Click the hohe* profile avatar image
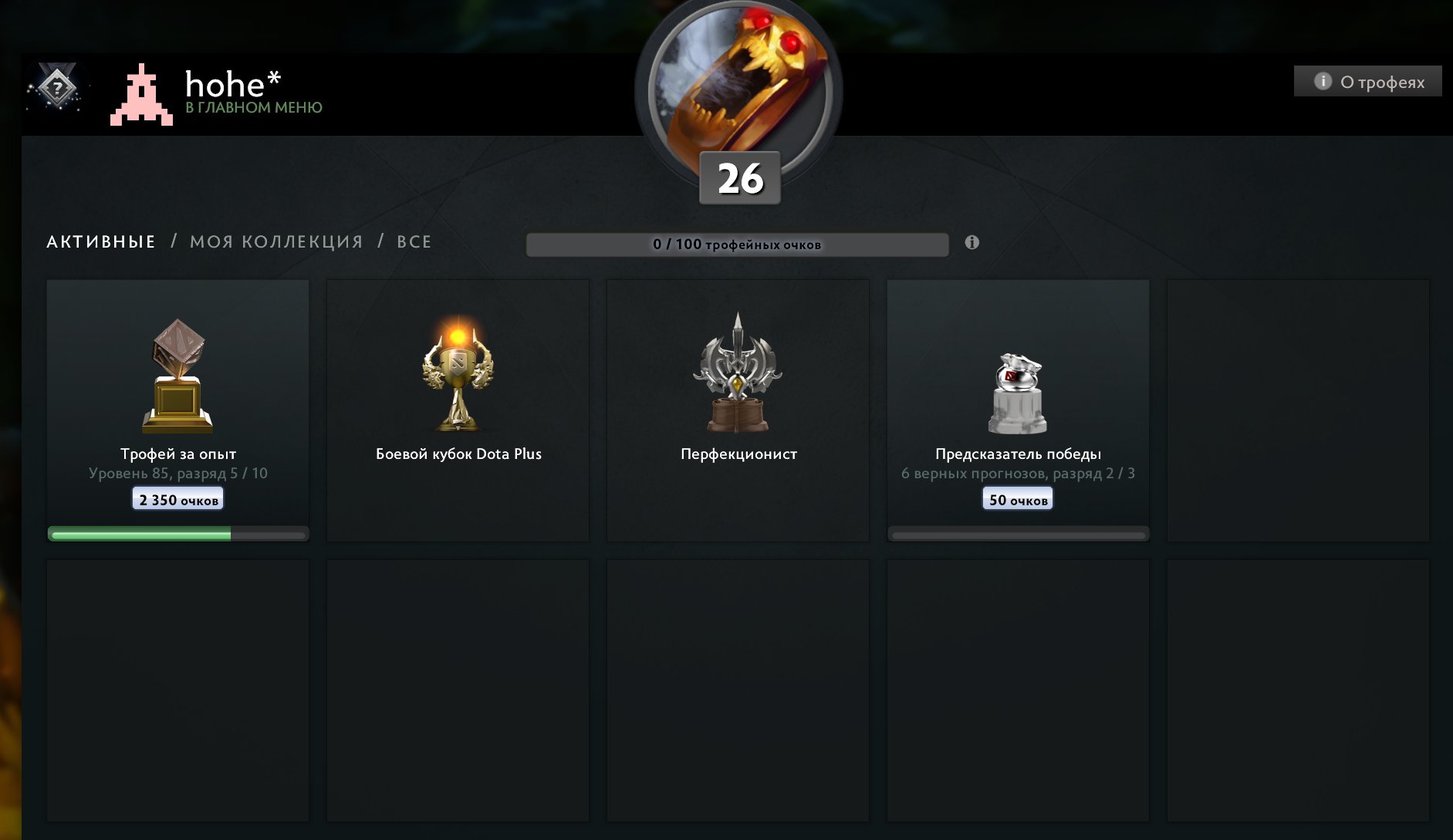Viewport: 1453px width, 840px height. coord(738,77)
